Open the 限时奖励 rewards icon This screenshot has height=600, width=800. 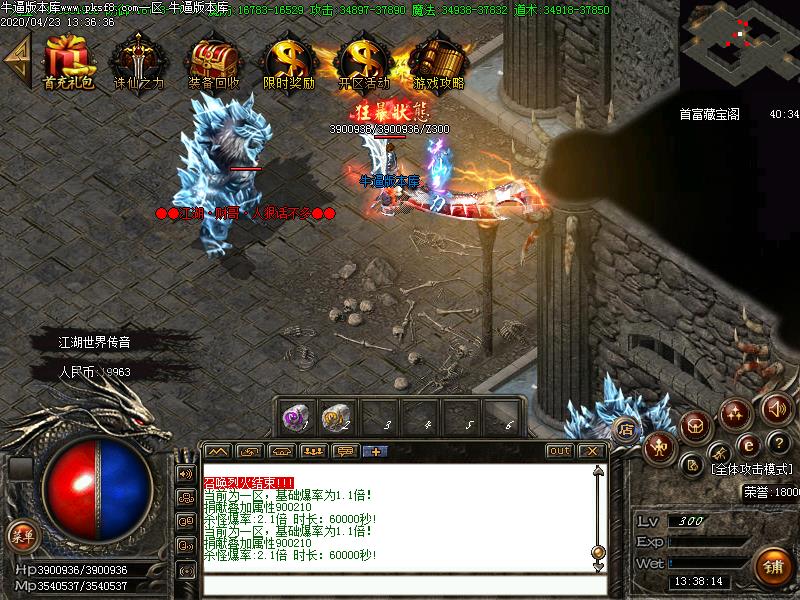[288, 58]
